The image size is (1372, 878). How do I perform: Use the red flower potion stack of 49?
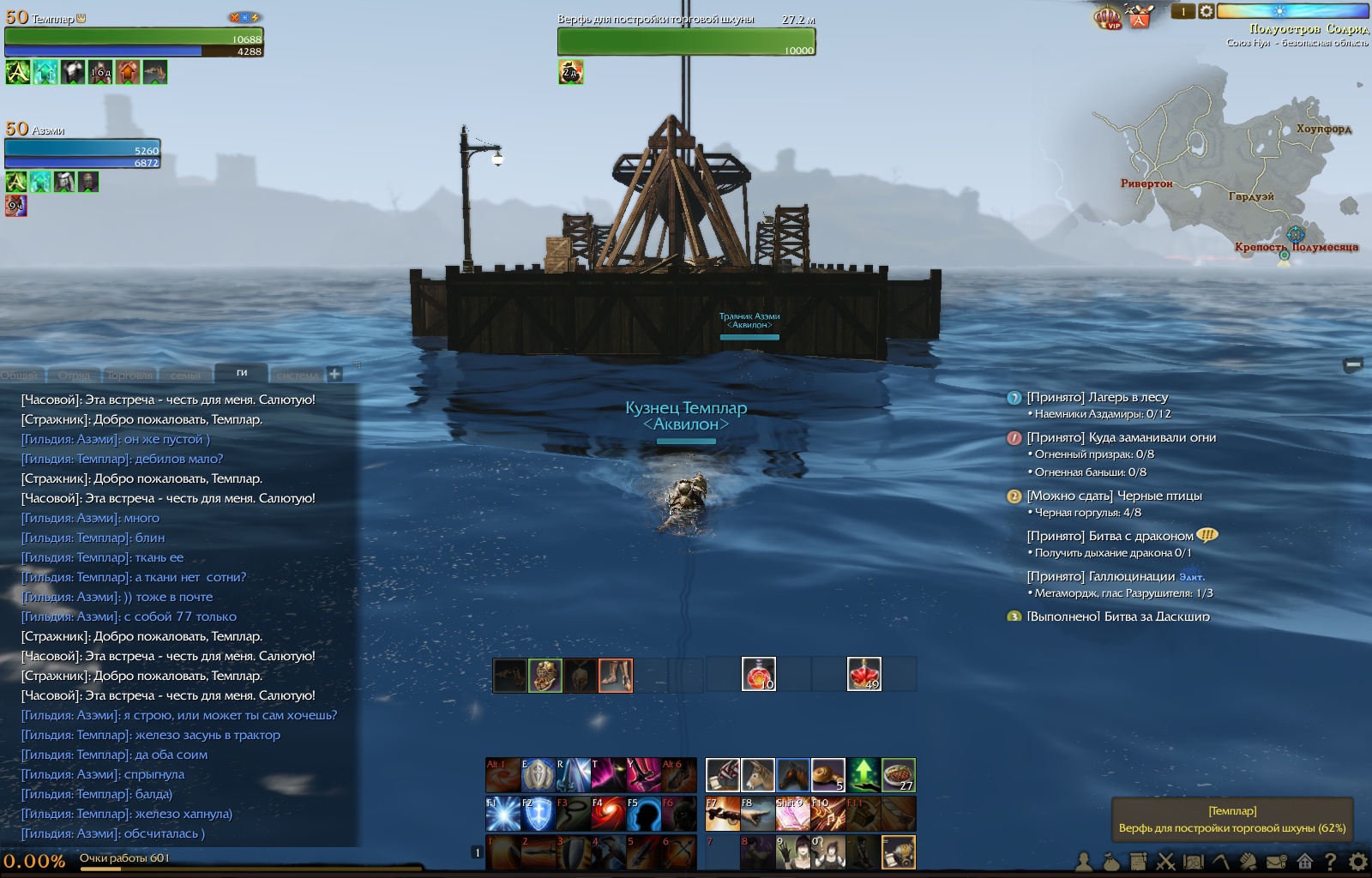point(864,674)
